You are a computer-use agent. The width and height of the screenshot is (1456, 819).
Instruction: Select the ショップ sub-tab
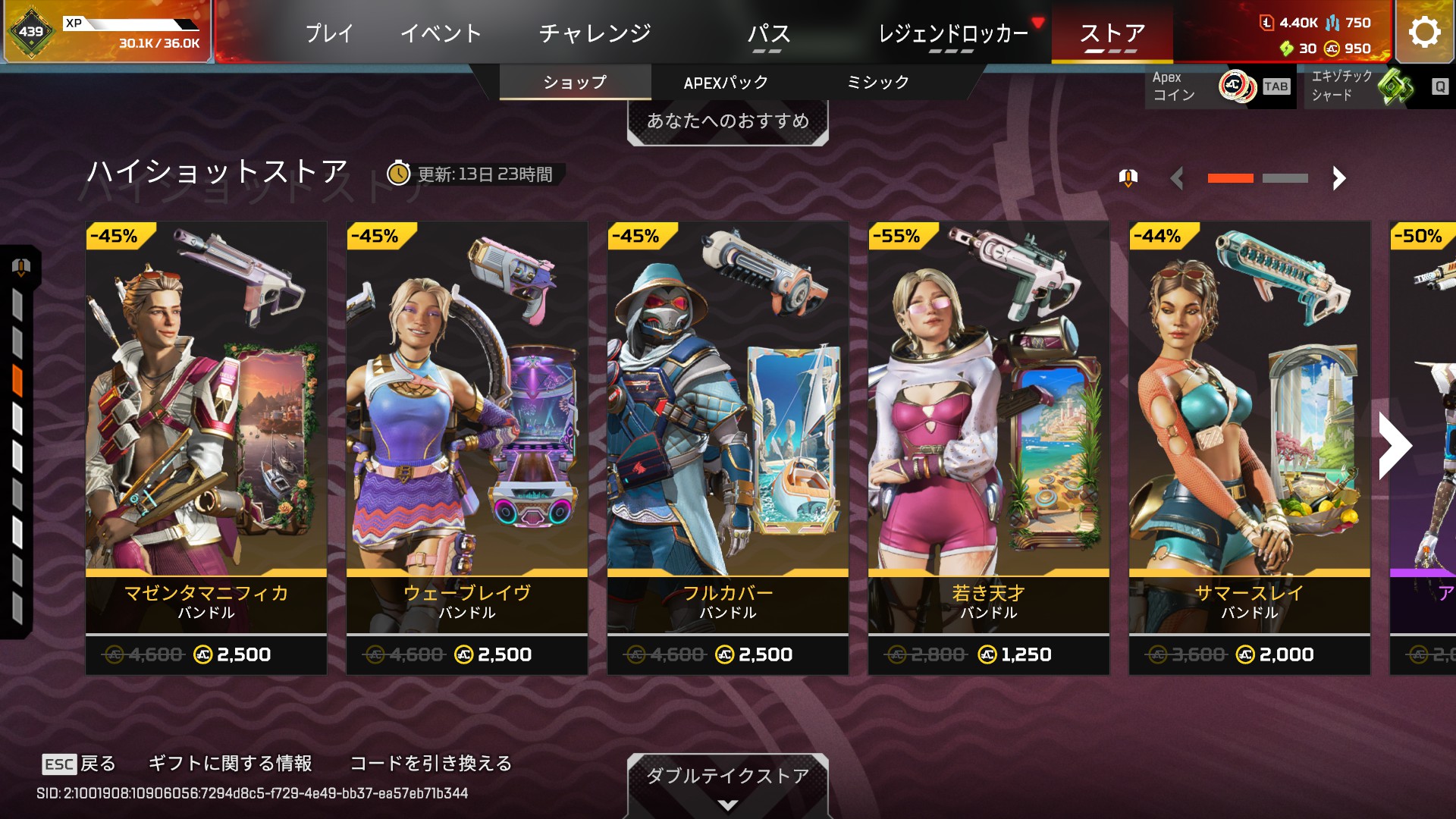pos(575,83)
